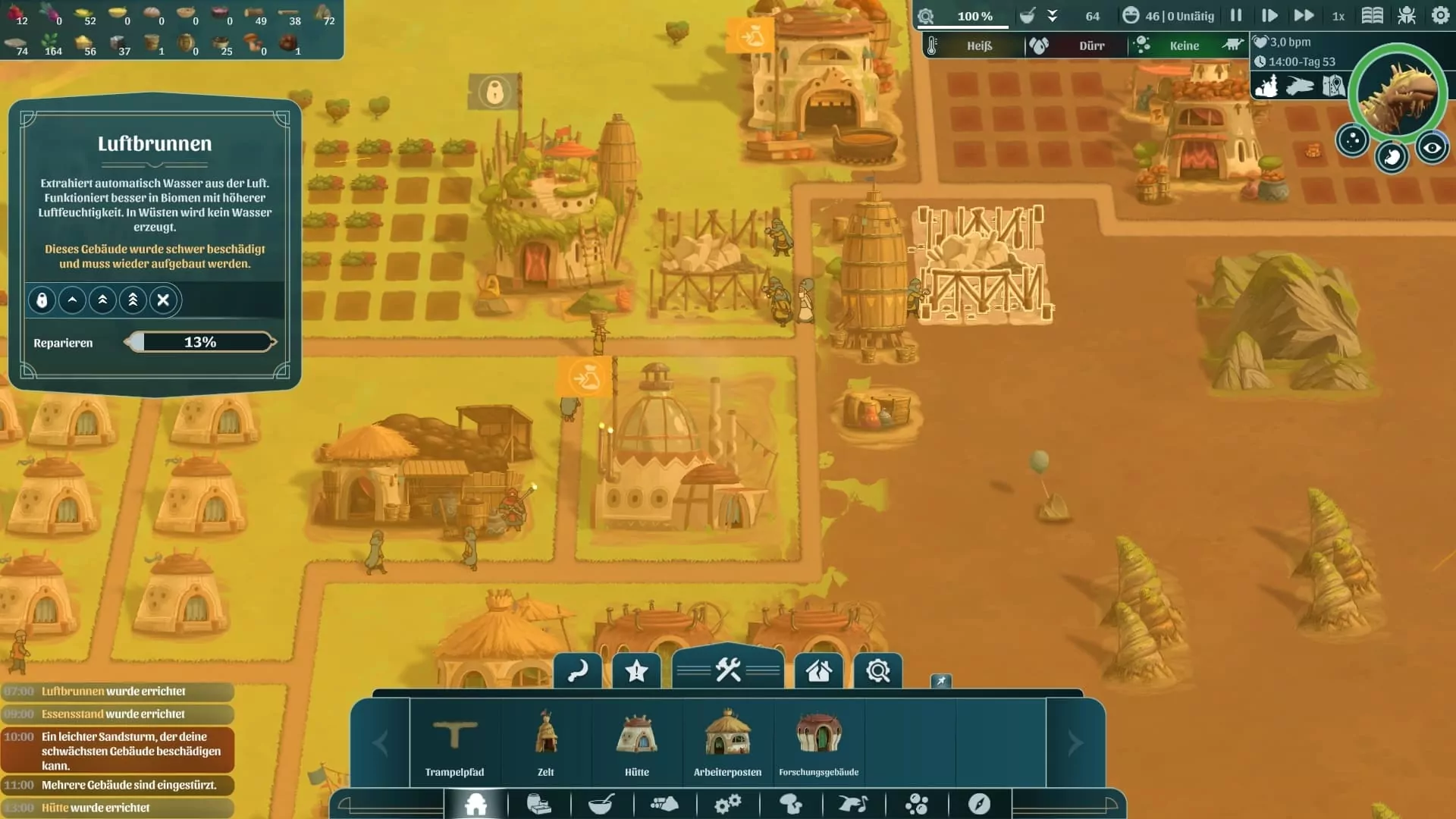Switch to the damaged house repair tab

coord(818,671)
